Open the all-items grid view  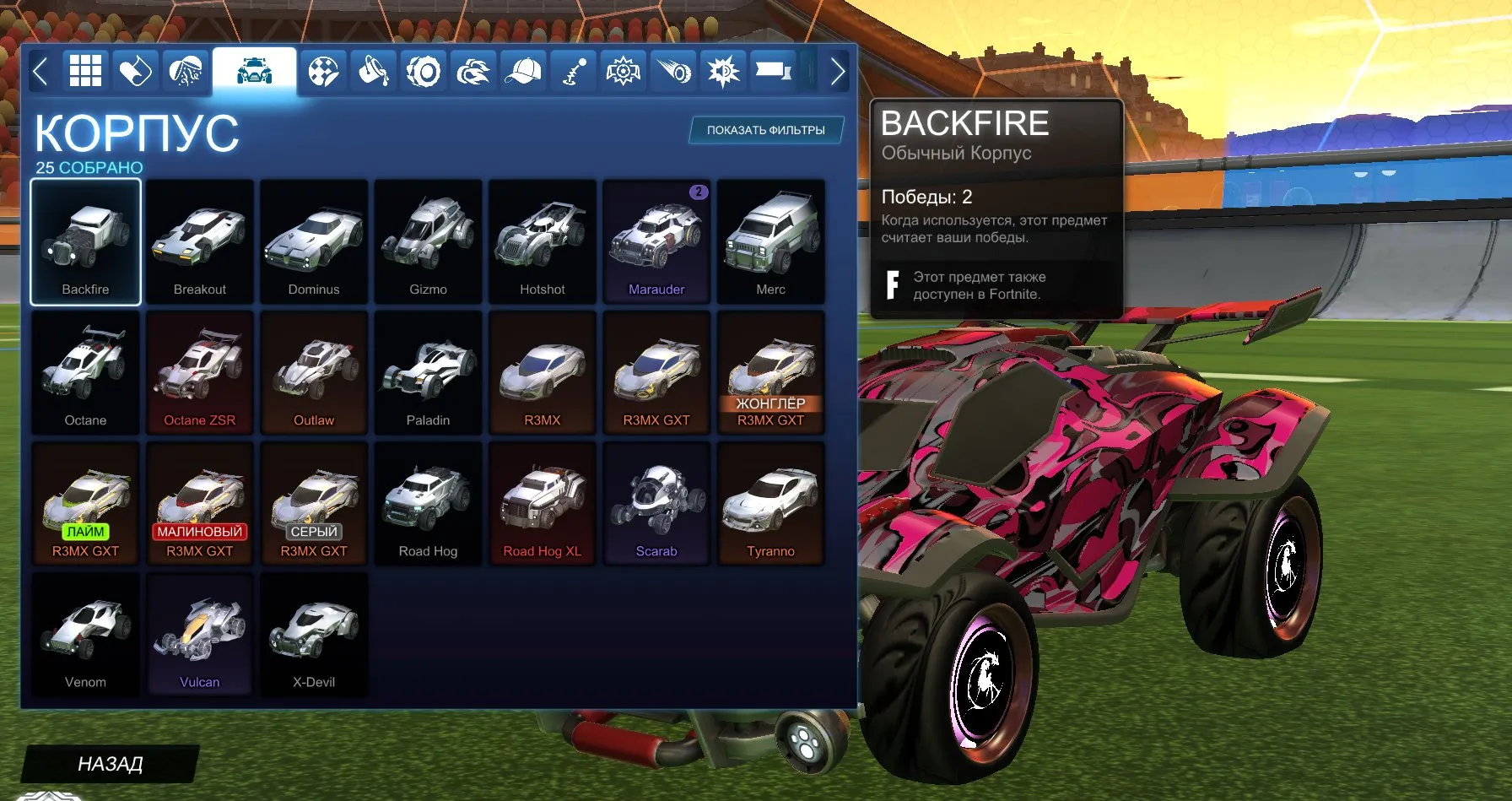[84, 71]
